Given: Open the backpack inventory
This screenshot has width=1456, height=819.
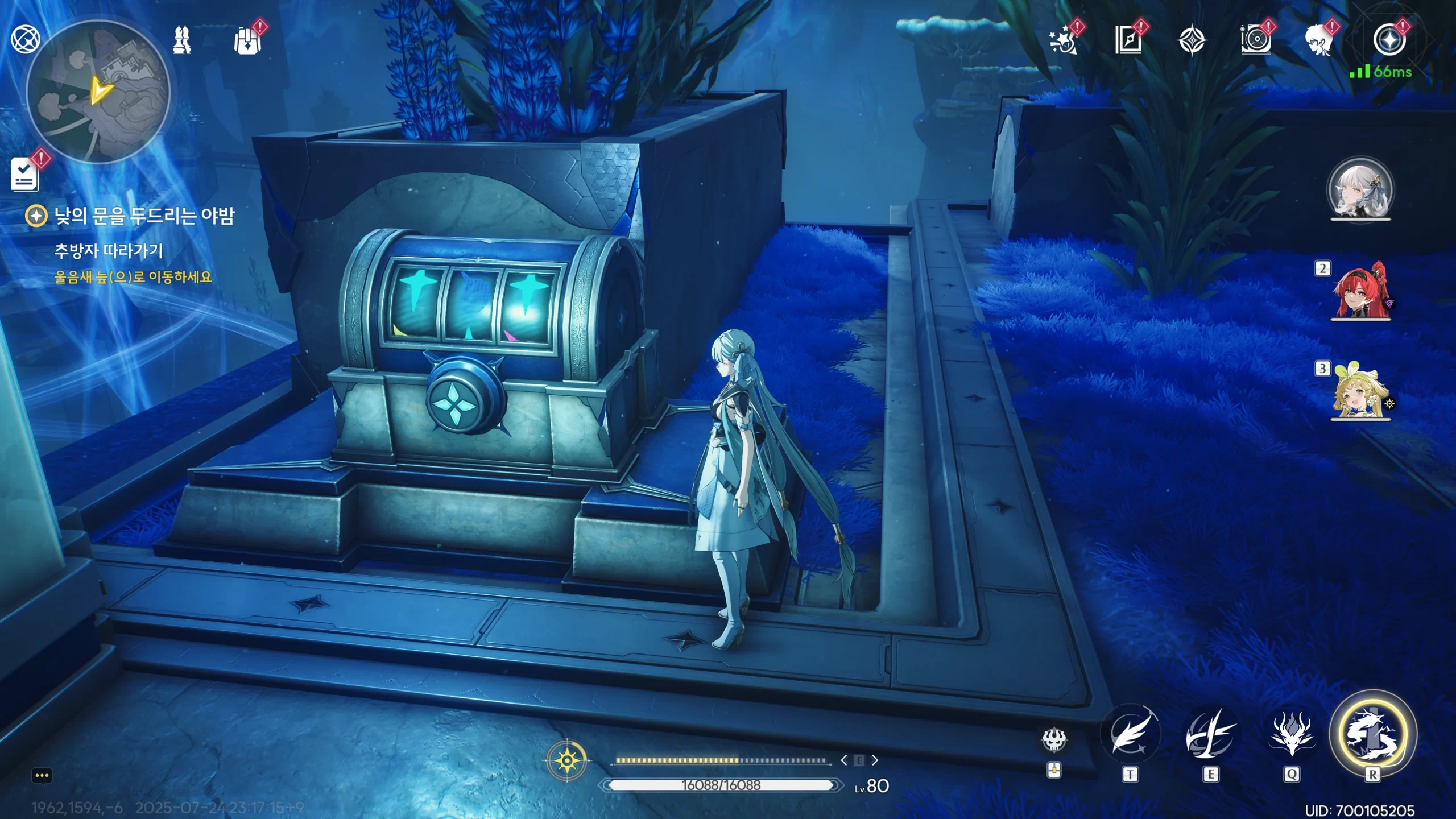Looking at the screenshot, I should 248,40.
